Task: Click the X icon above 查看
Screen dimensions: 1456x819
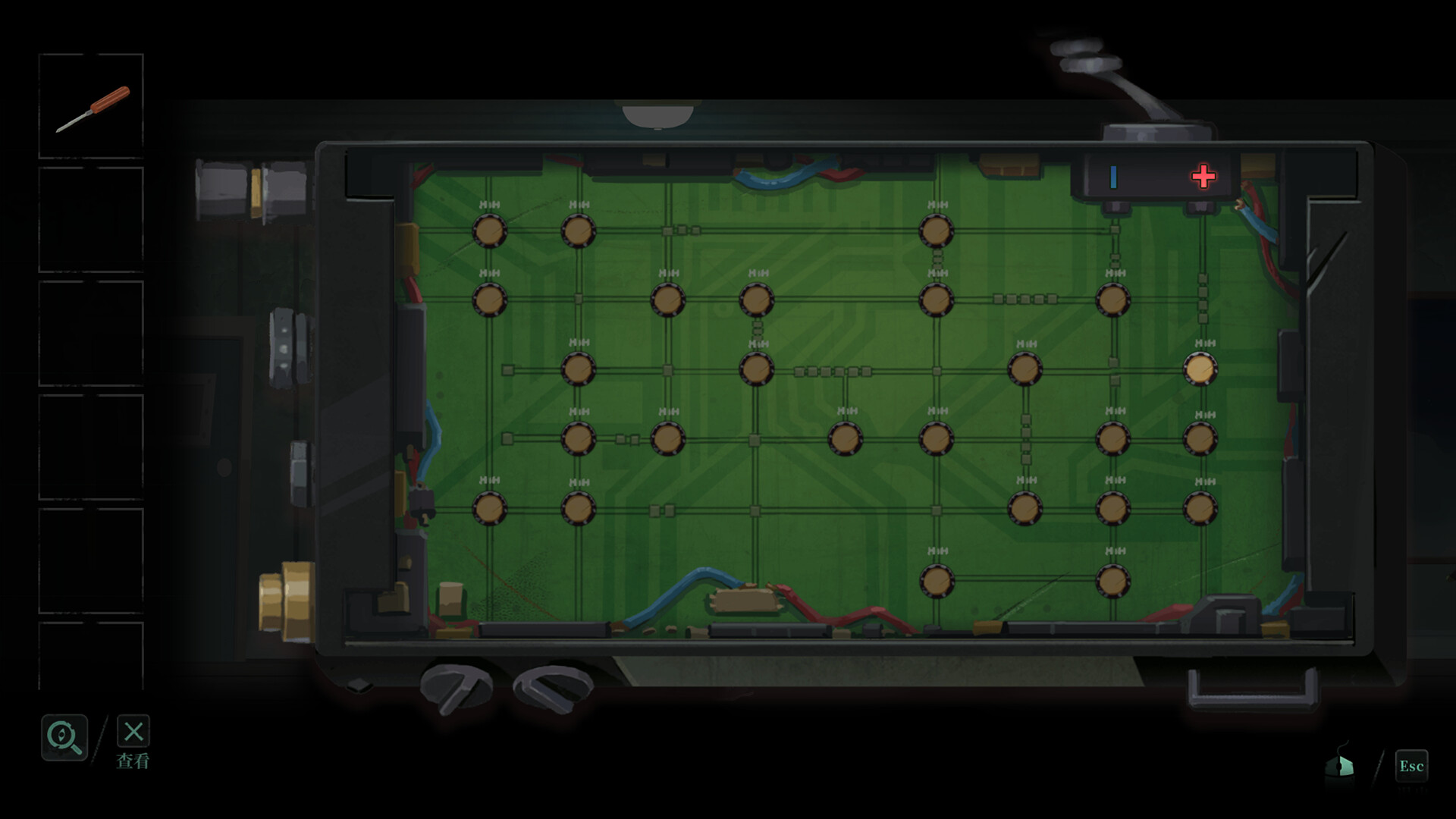Action: (x=133, y=733)
